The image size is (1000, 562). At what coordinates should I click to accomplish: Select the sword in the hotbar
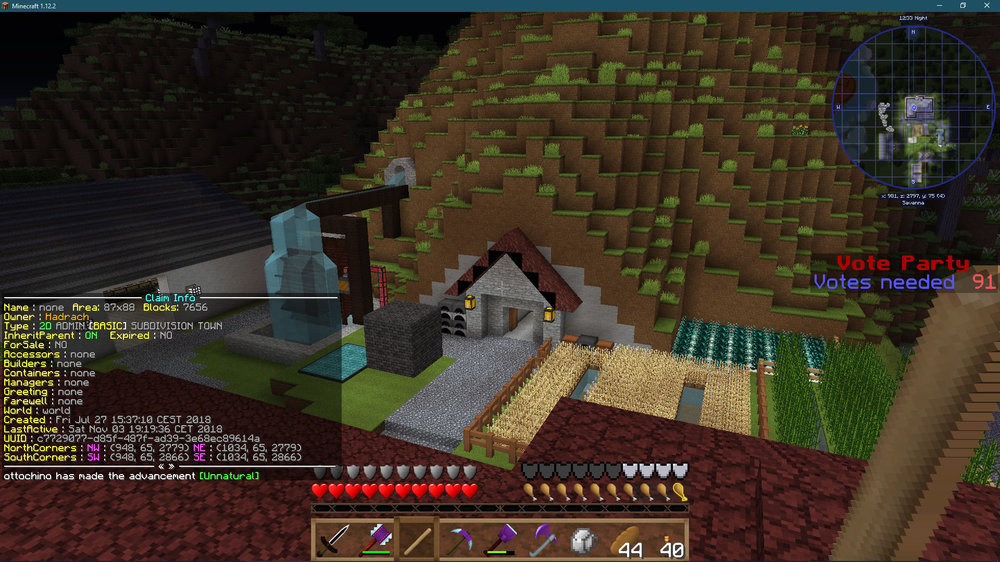[x=333, y=540]
